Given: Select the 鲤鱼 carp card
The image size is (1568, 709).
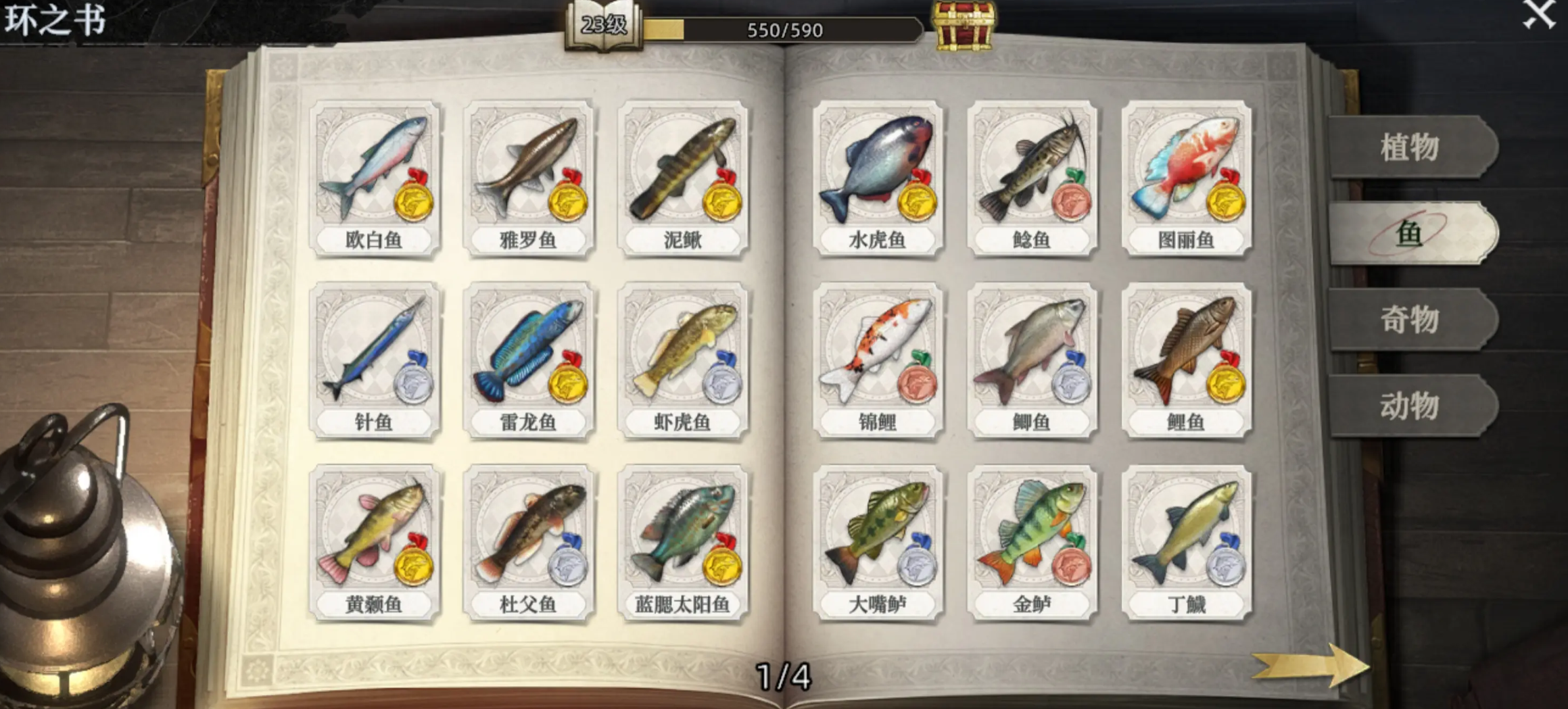Looking at the screenshot, I should pos(1186,361).
